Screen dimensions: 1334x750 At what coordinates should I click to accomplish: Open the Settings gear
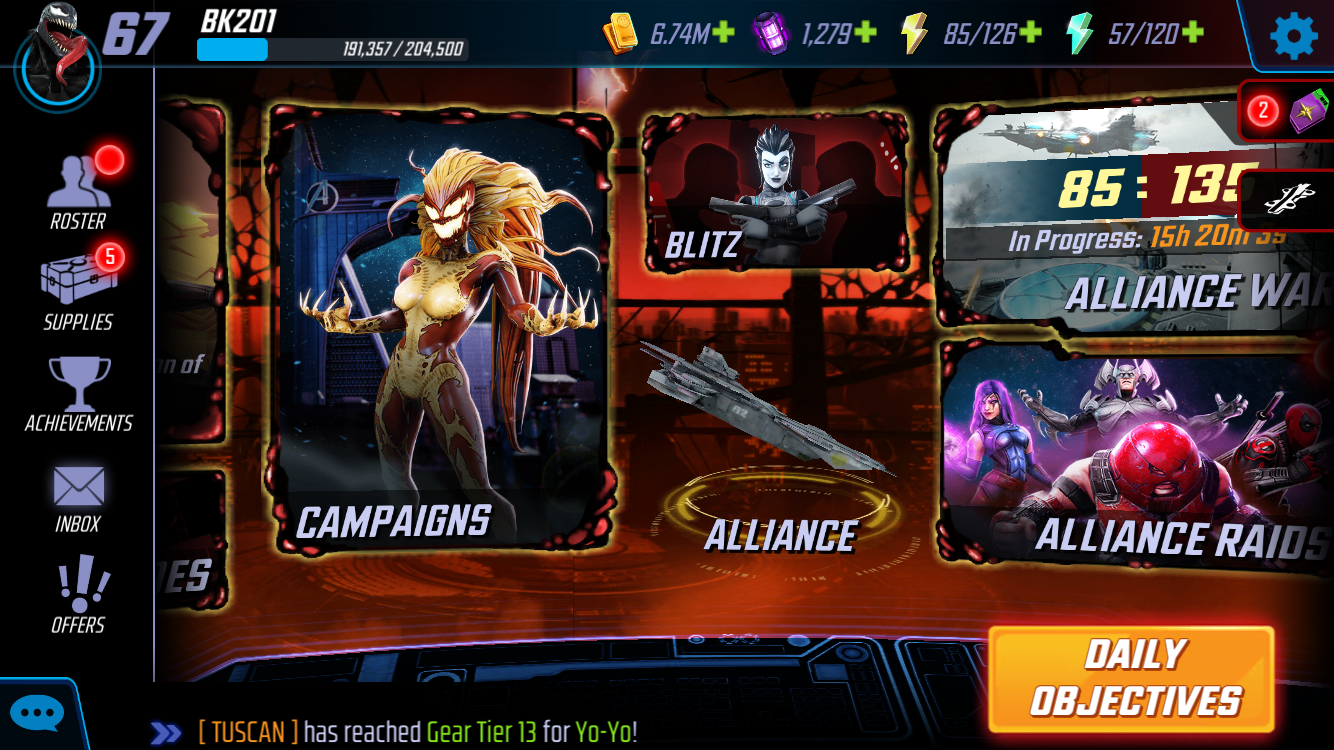coord(1294,36)
